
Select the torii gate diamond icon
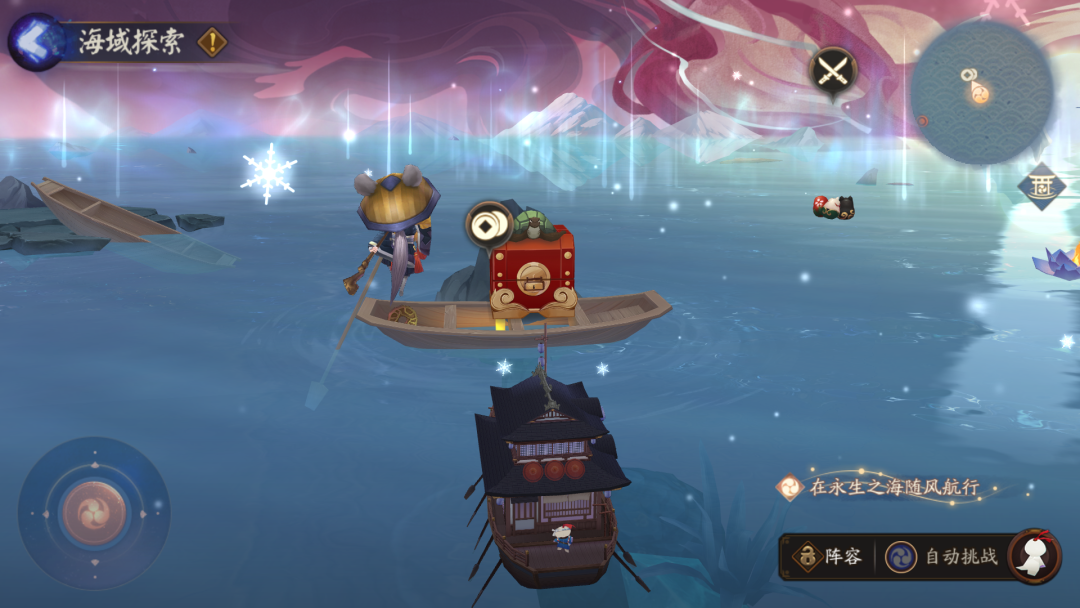pyautogui.click(x=1041, y=186)
